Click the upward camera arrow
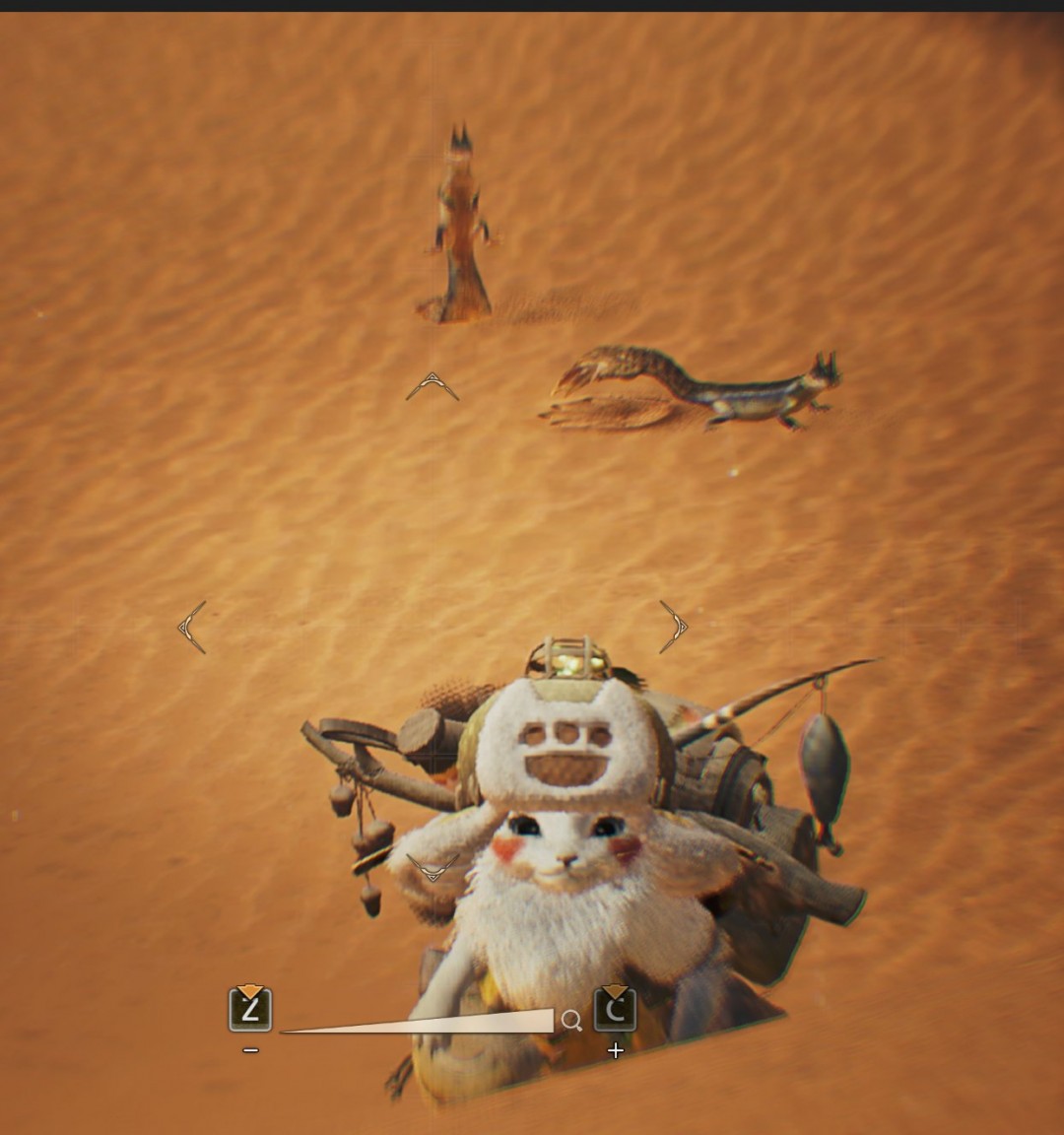The image size is (1064, 1135). (x=432, y=386)
